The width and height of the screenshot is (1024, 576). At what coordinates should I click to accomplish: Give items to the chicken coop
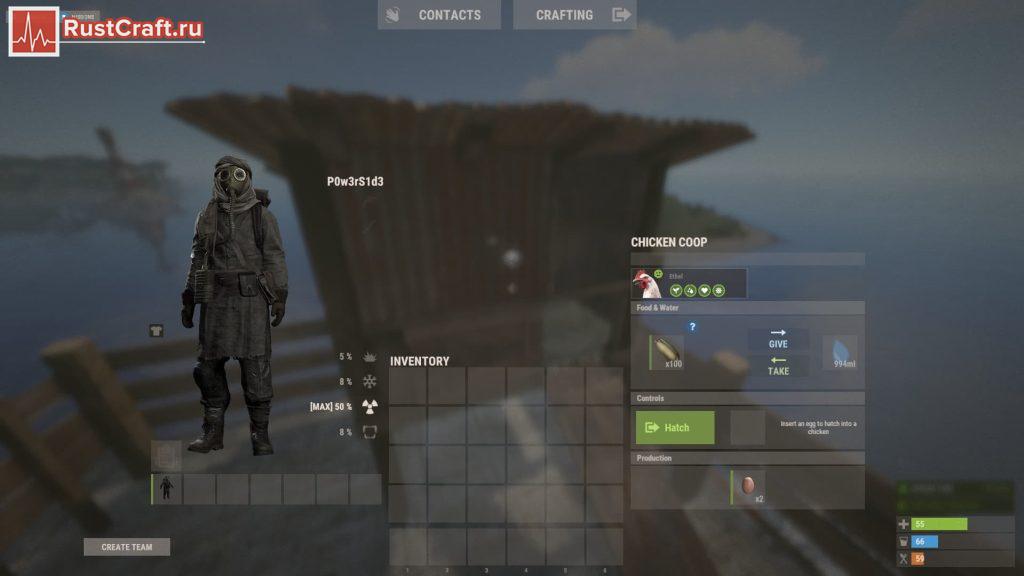click(x=778, y=339)
